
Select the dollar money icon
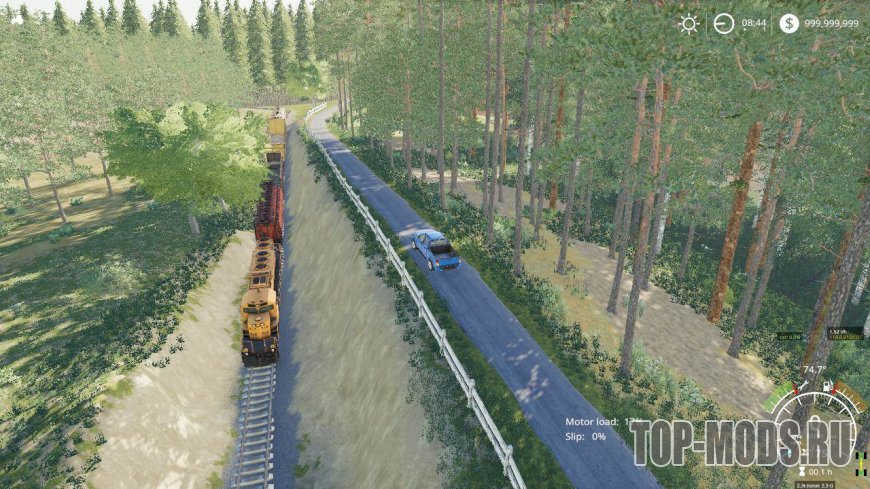(x=789, y=24)
